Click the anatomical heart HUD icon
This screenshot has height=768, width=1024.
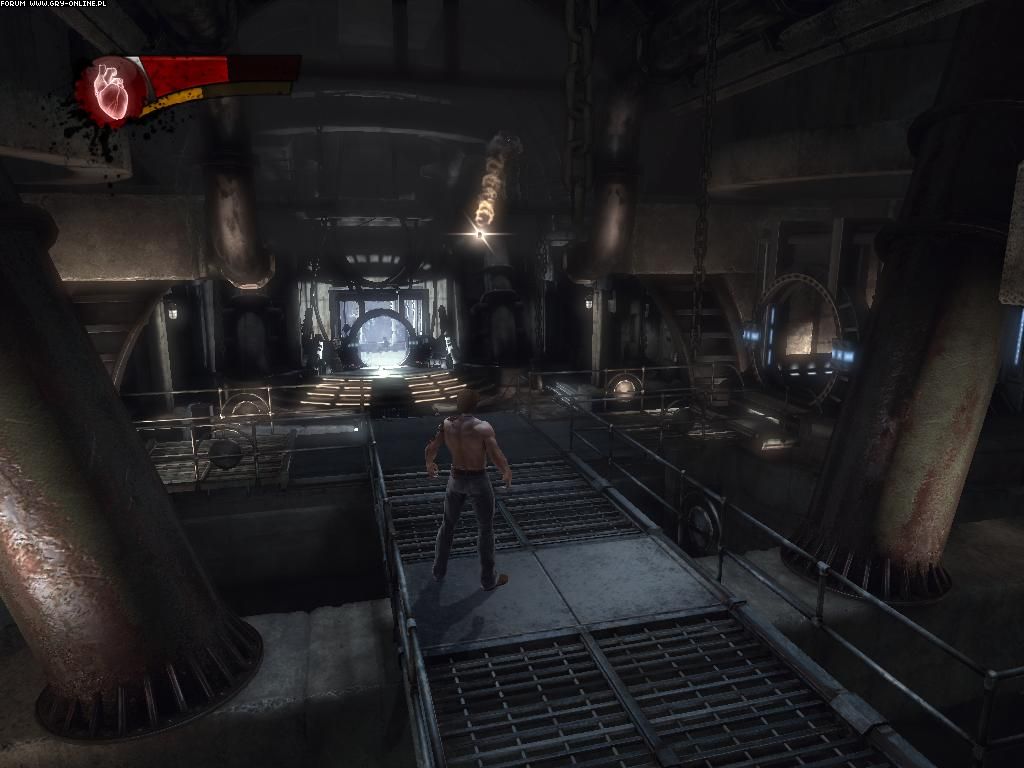tap(111, 91)
